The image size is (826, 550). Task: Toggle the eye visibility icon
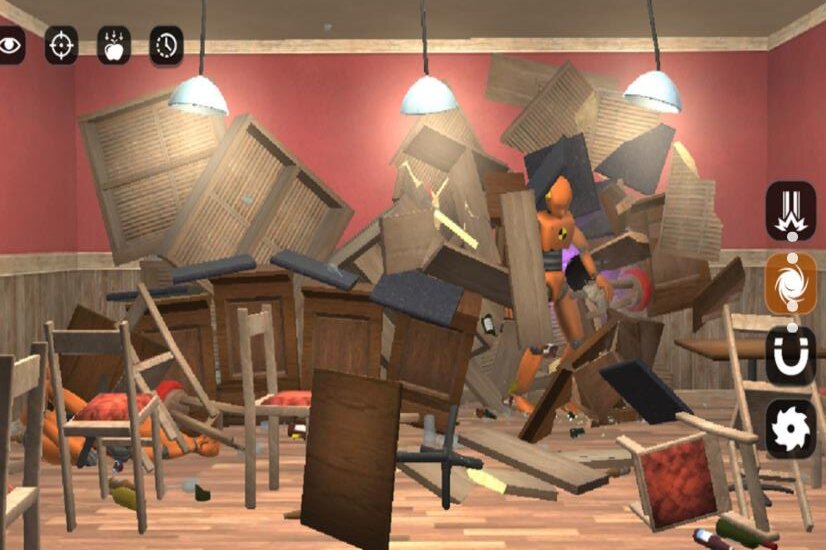click(10, 45)
